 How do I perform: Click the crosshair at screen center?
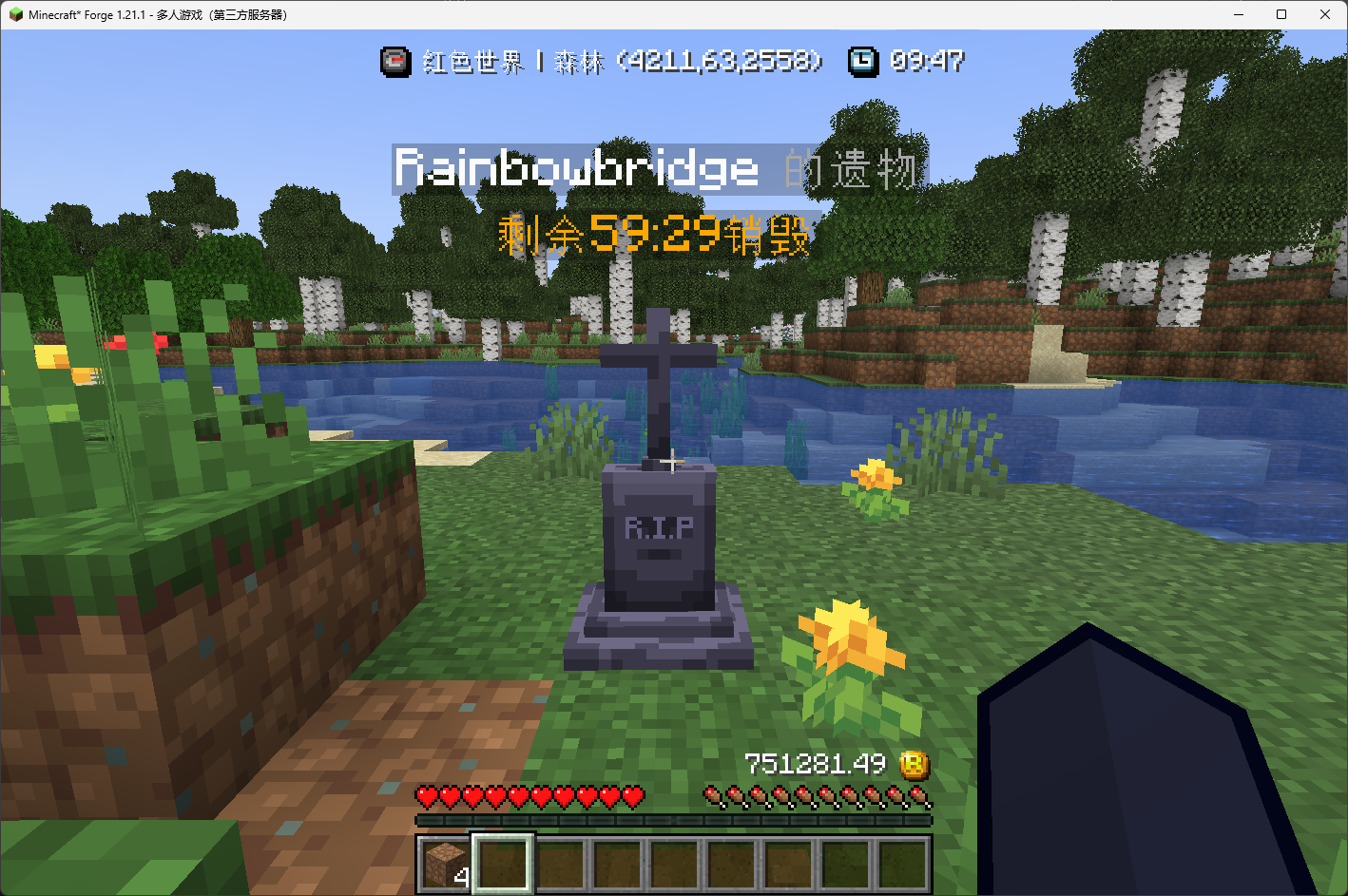click(674, 463)
